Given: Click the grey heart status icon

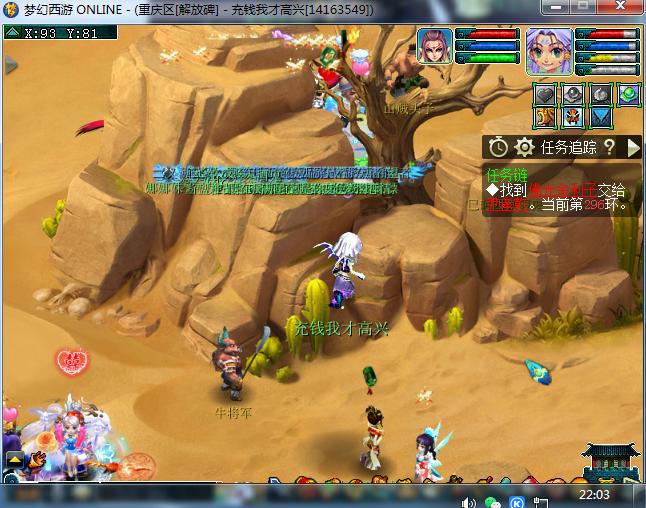Looking at the screenshot, I should (546, 94).
